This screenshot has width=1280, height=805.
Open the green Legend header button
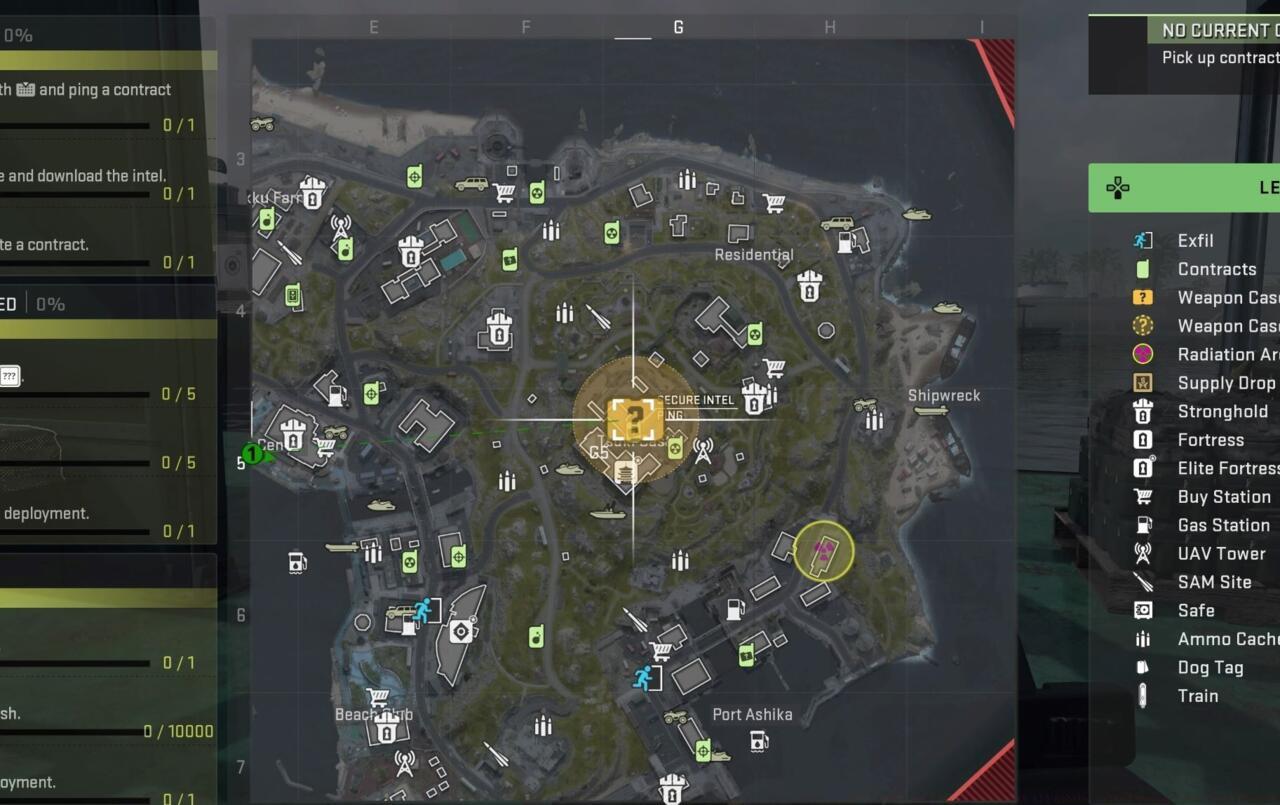[1185, 188]
